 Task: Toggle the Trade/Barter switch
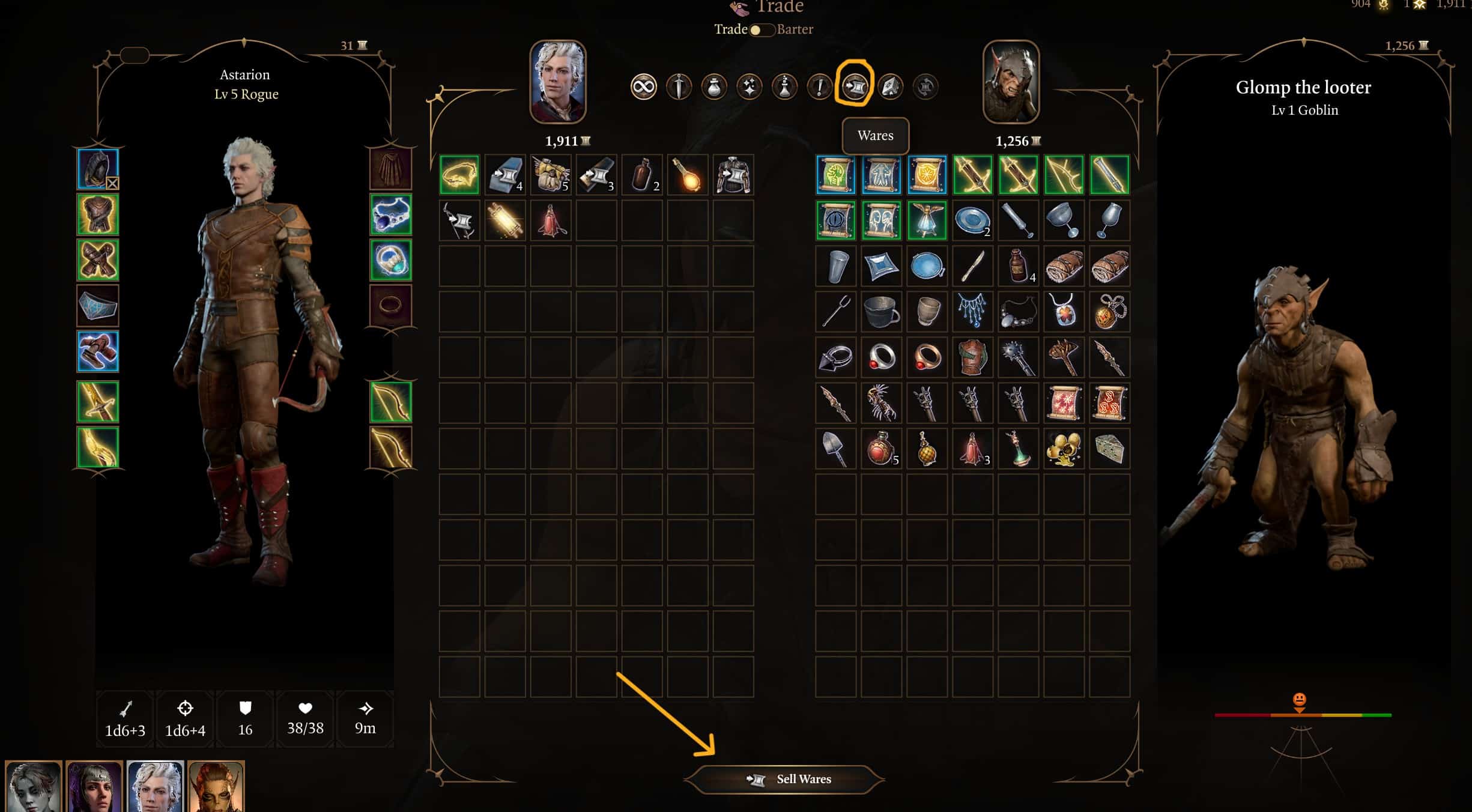point(762,29)
